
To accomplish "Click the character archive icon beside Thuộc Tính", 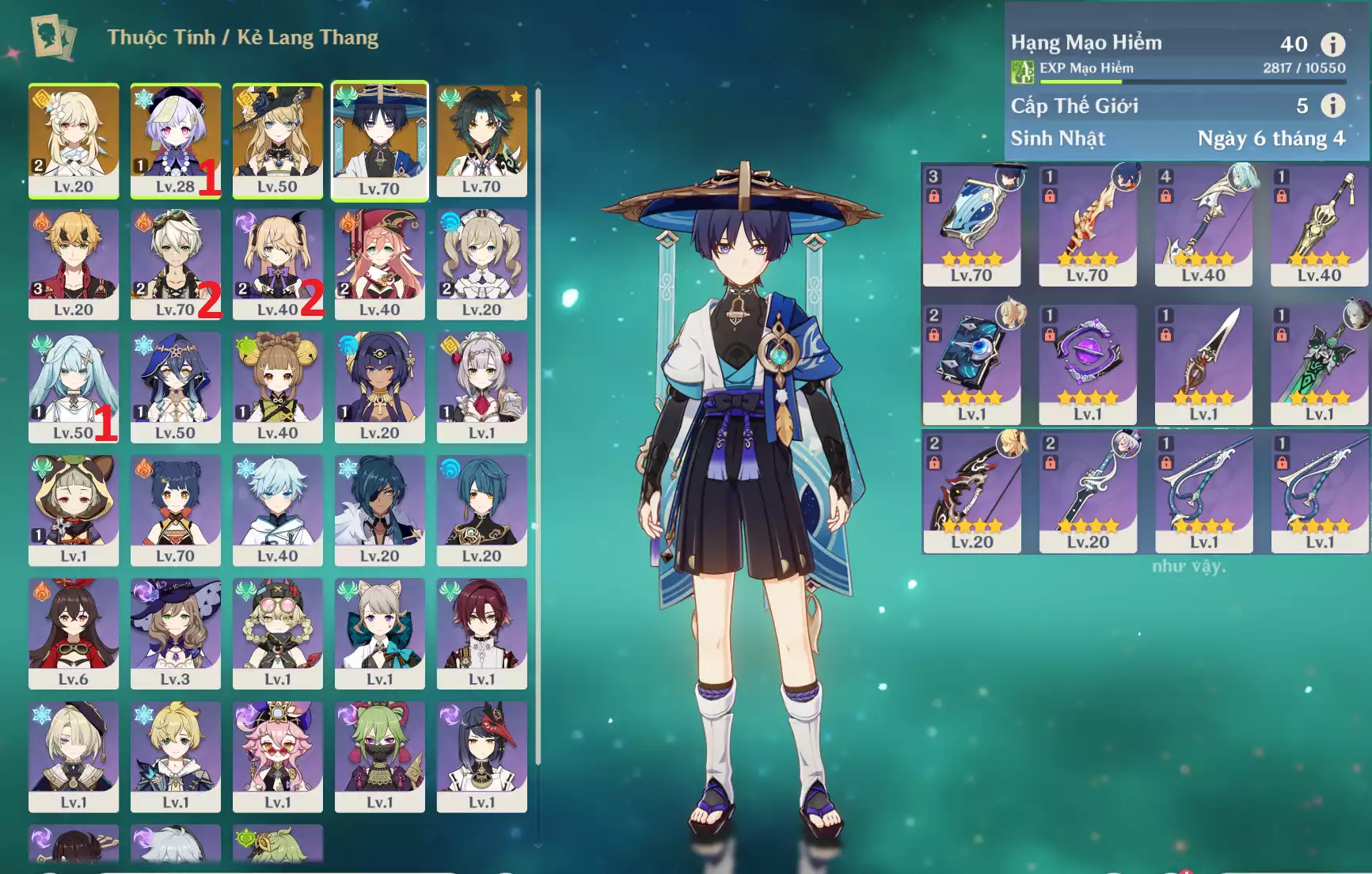I will (54, 37).
